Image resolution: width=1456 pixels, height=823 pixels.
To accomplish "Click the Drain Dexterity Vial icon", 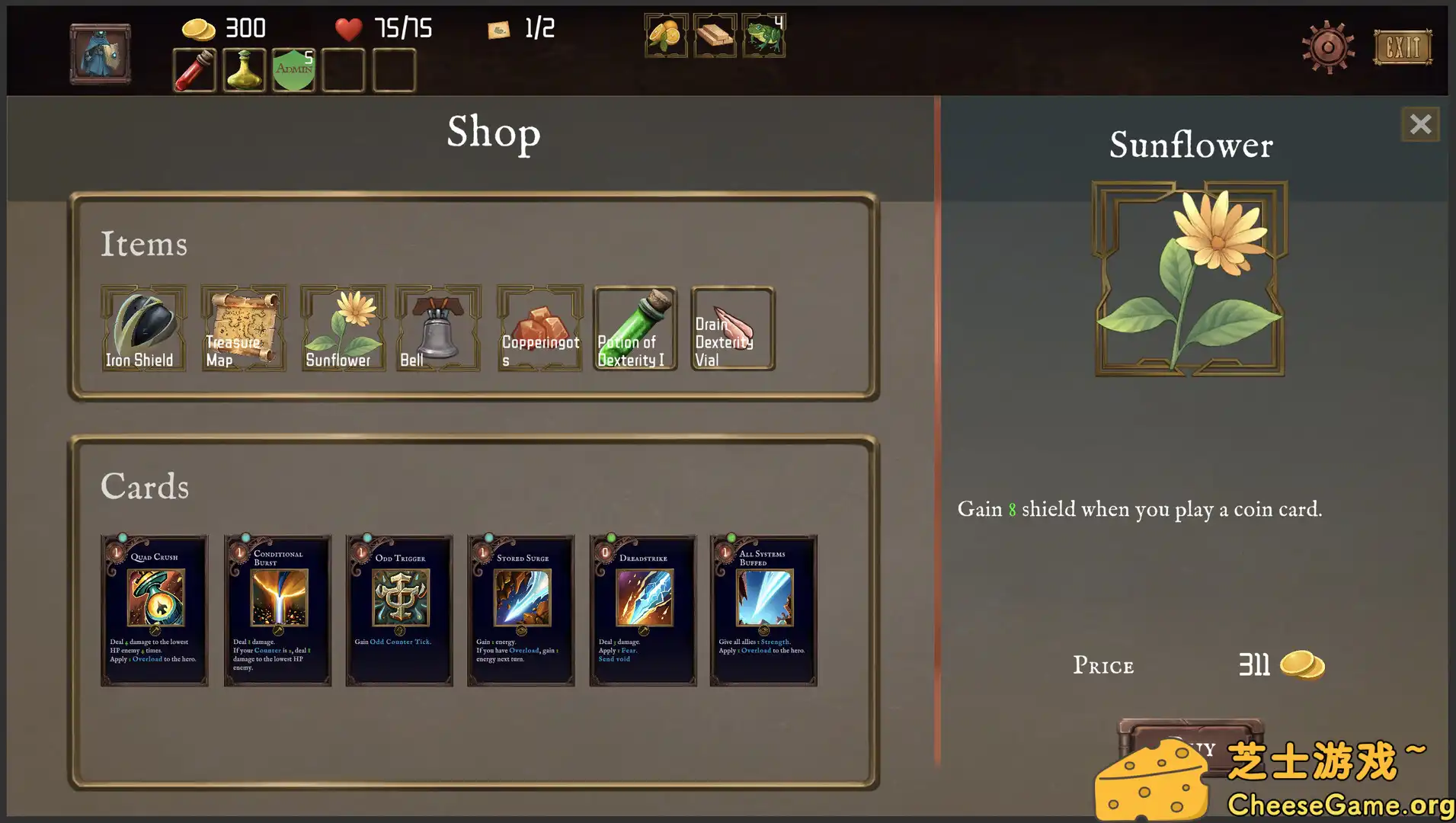I will [732, 329].
